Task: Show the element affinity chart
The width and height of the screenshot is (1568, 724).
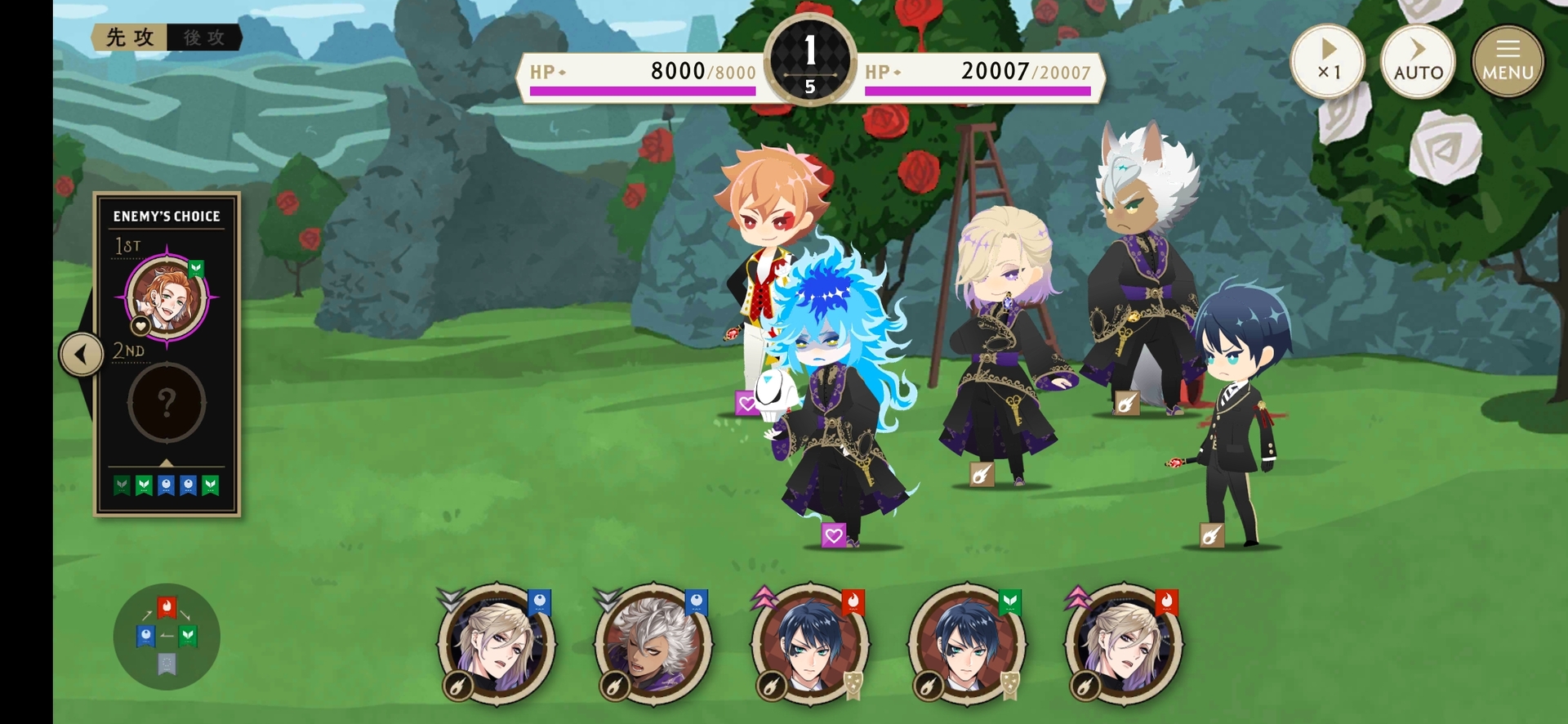Action: [x=167, y=637]
